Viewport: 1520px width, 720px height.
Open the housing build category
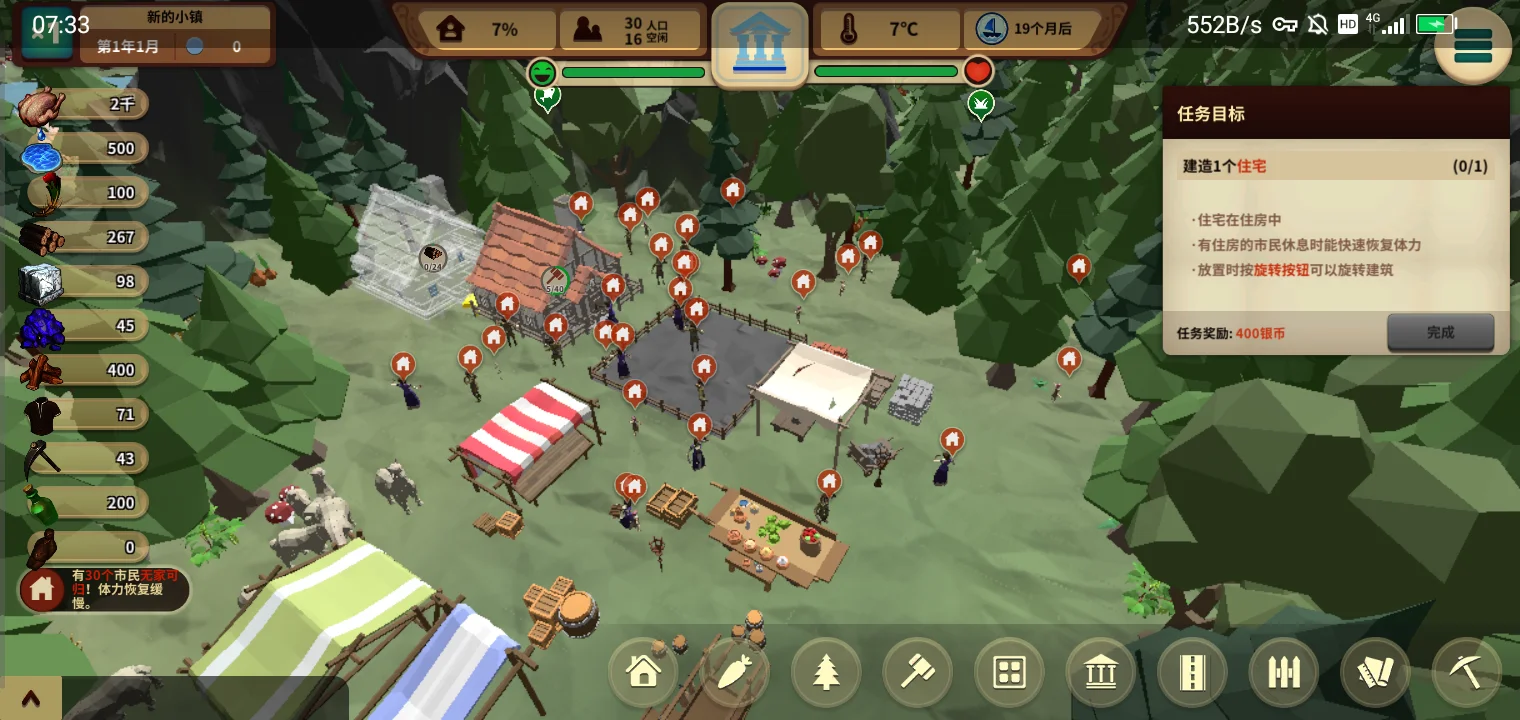click(x=643, y=672)
